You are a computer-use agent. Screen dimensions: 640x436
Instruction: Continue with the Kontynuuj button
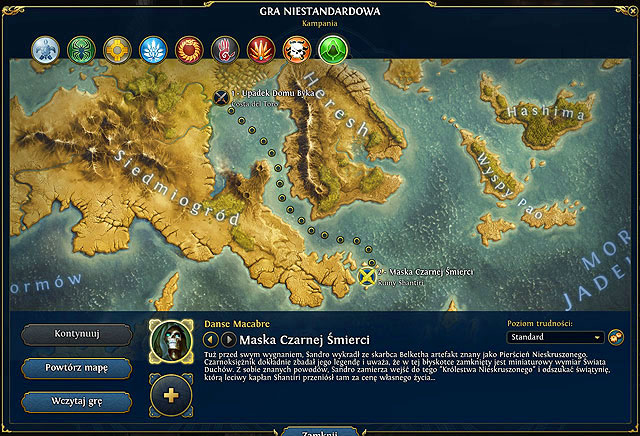point(76,334)
